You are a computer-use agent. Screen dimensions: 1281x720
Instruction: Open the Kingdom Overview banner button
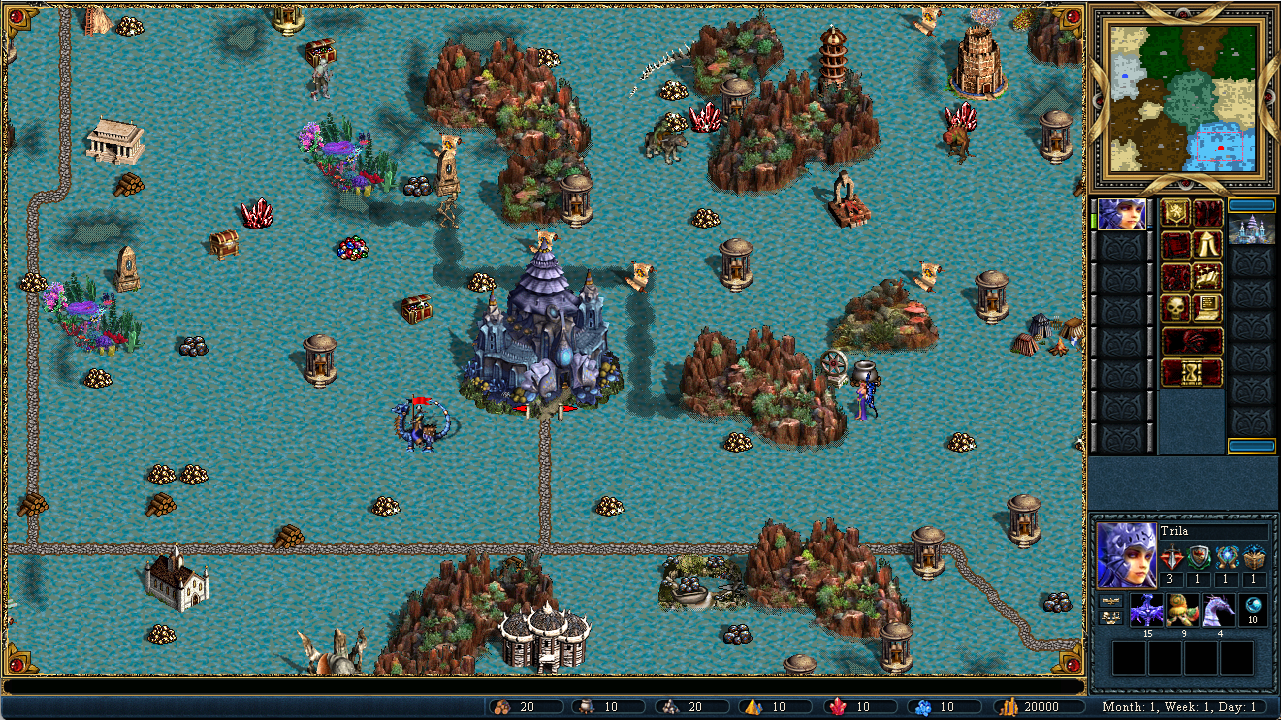[1176, 213]
